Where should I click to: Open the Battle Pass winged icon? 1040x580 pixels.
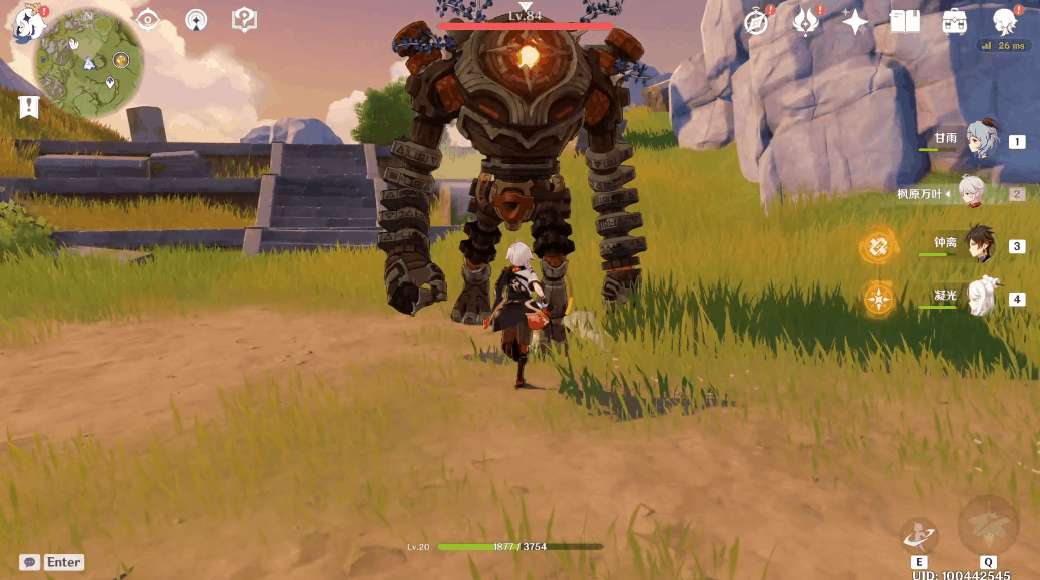point(806,21)
